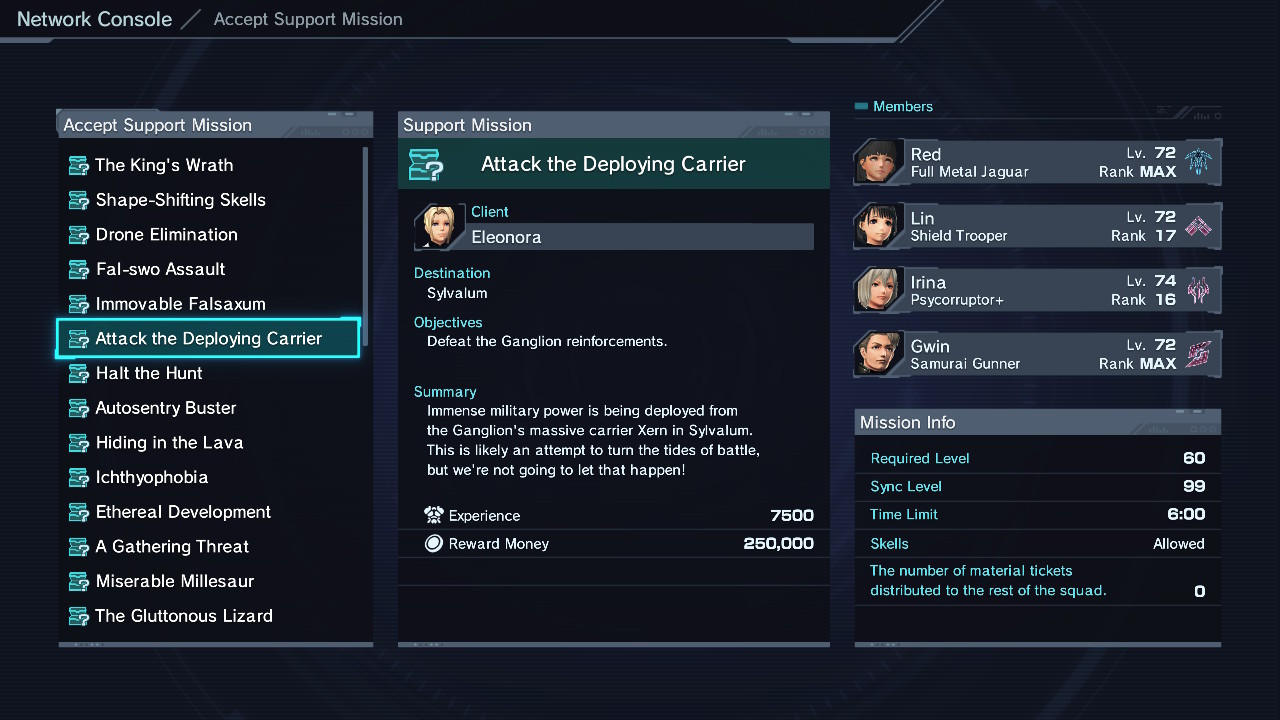Open Hiding in the Lava mission
This screenshot has height=720, width=1280.
pos(169,443)
